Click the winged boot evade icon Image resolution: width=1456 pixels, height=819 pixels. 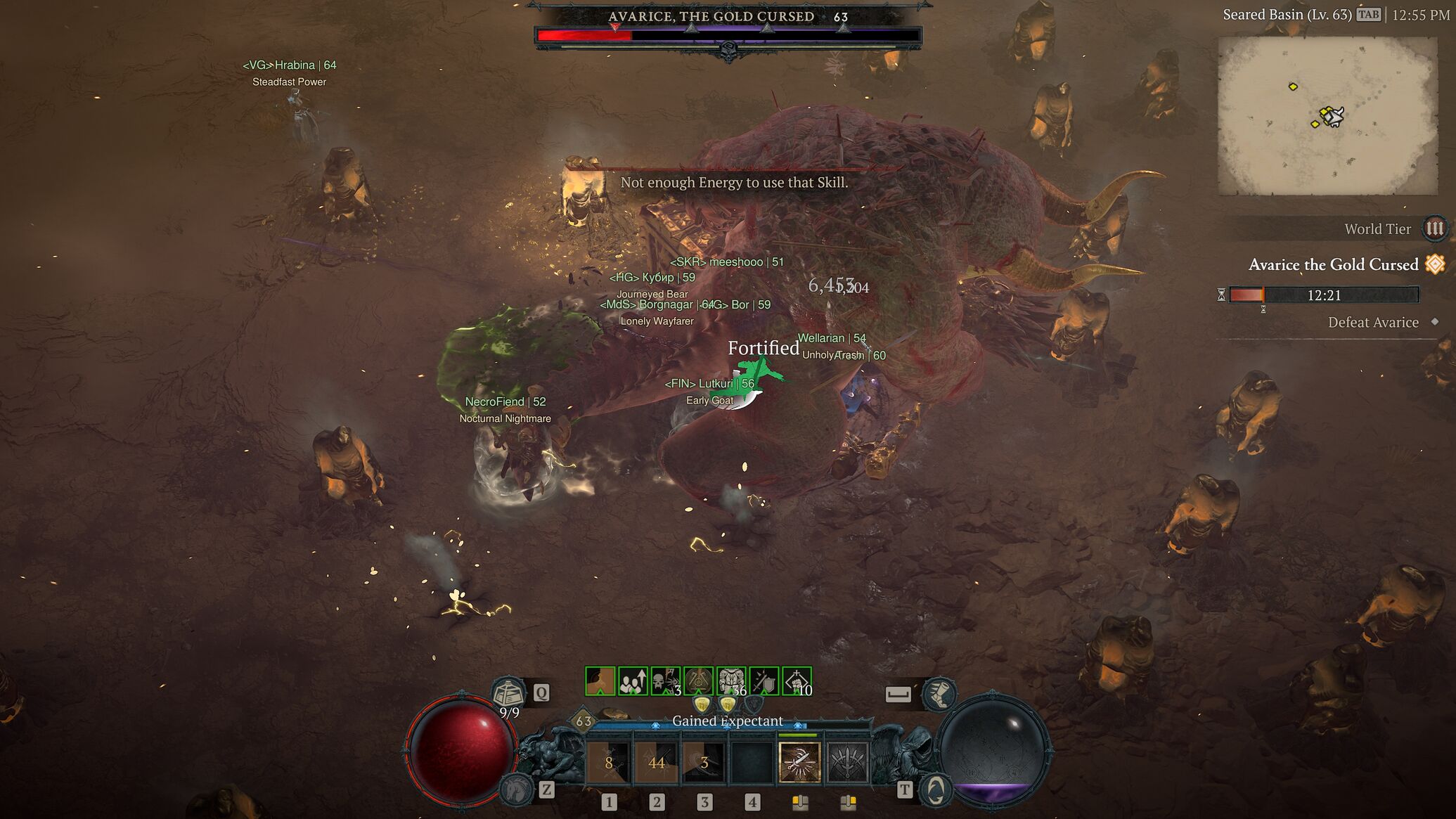pos(938,693)
